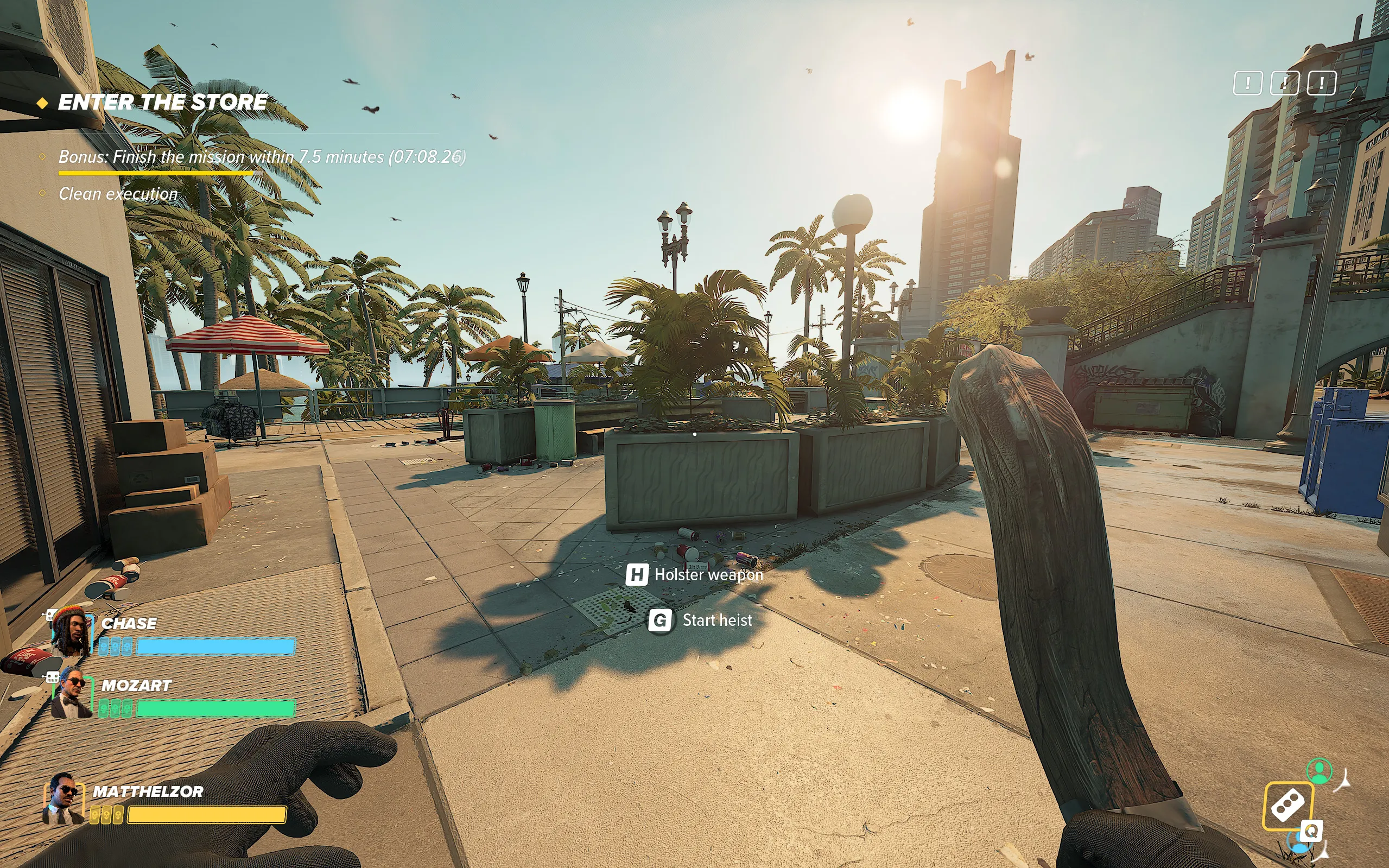
Task: Click the green teammate marker icon
Action: tap(1319, 770)
